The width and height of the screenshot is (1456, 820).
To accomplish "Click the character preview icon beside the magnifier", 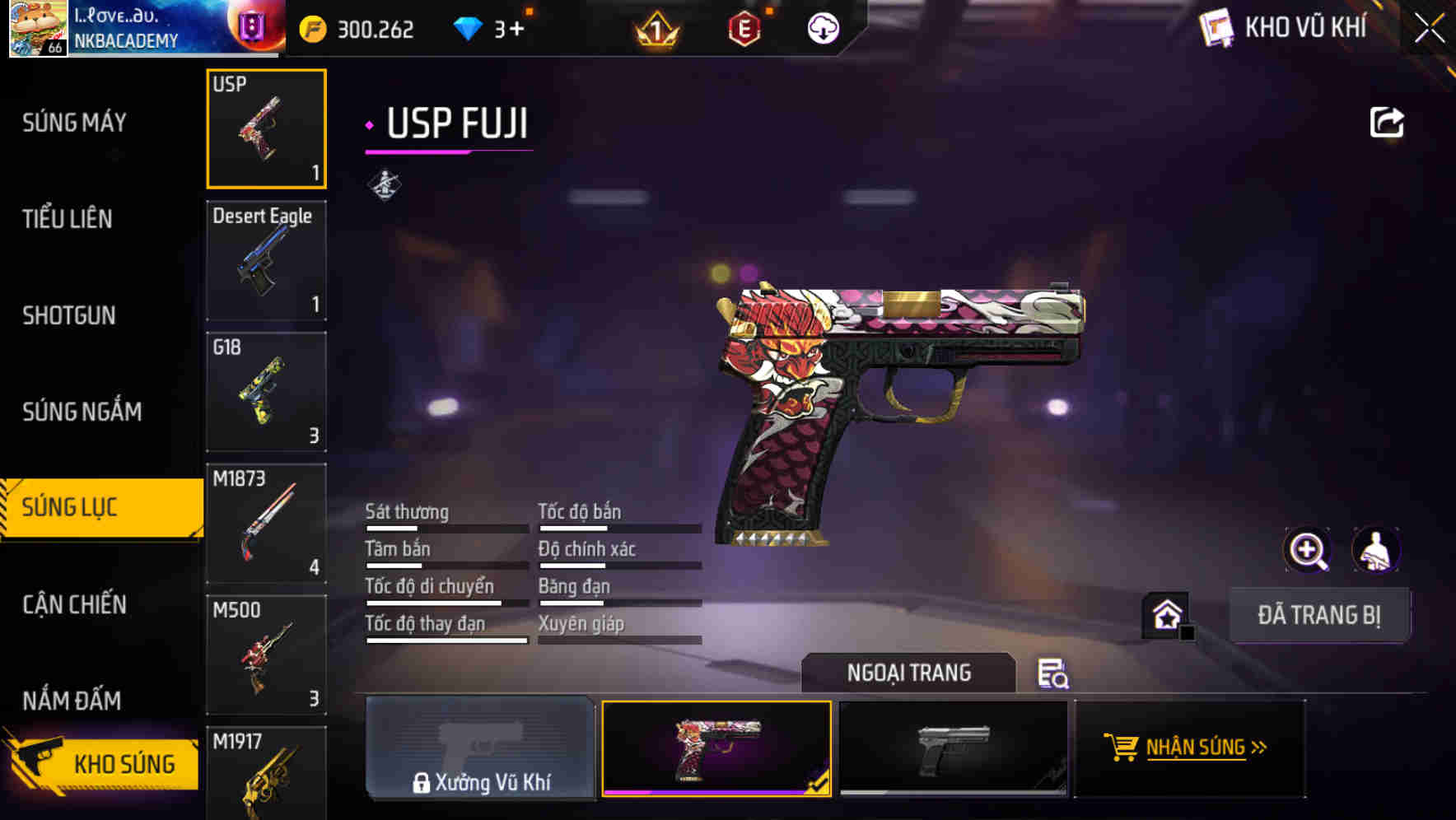I will 1374,550.
